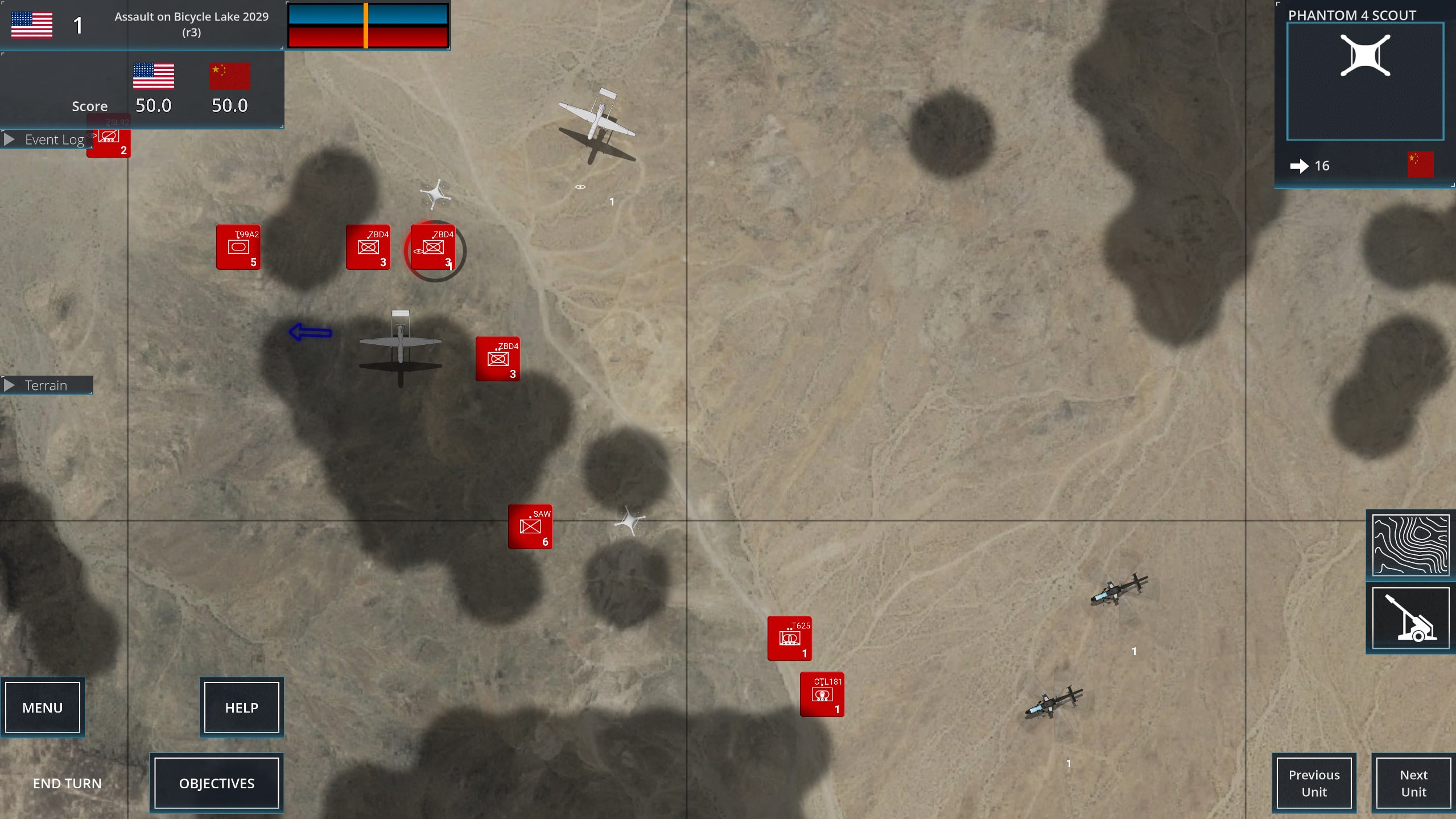Select the T99A2 tank unit counter
The image size is (1456, 819).
click(x=238, y=247)
